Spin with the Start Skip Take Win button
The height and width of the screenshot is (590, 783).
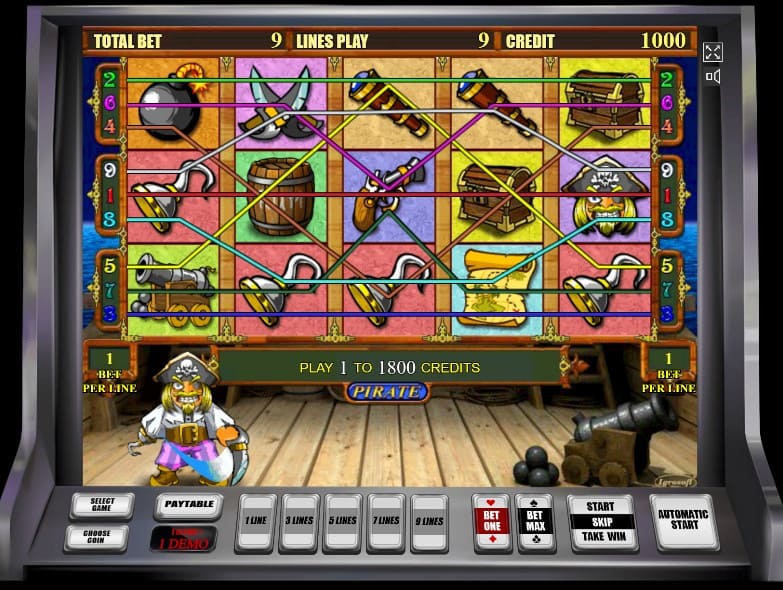[x=601, y=521]
